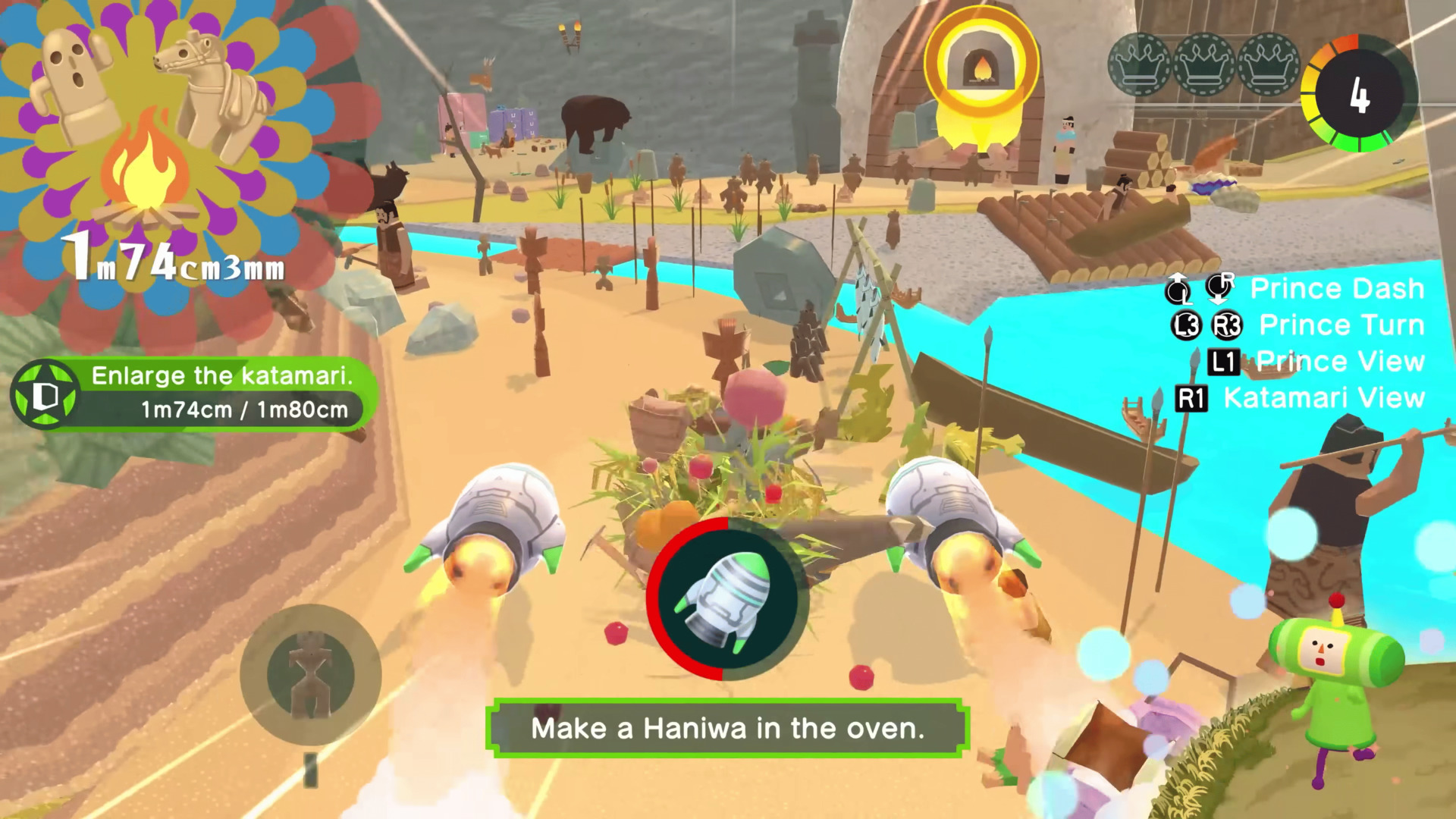The image size is (1456, 819).
Task: Activate the rocket power-up icon
Action: click(726, 599)
